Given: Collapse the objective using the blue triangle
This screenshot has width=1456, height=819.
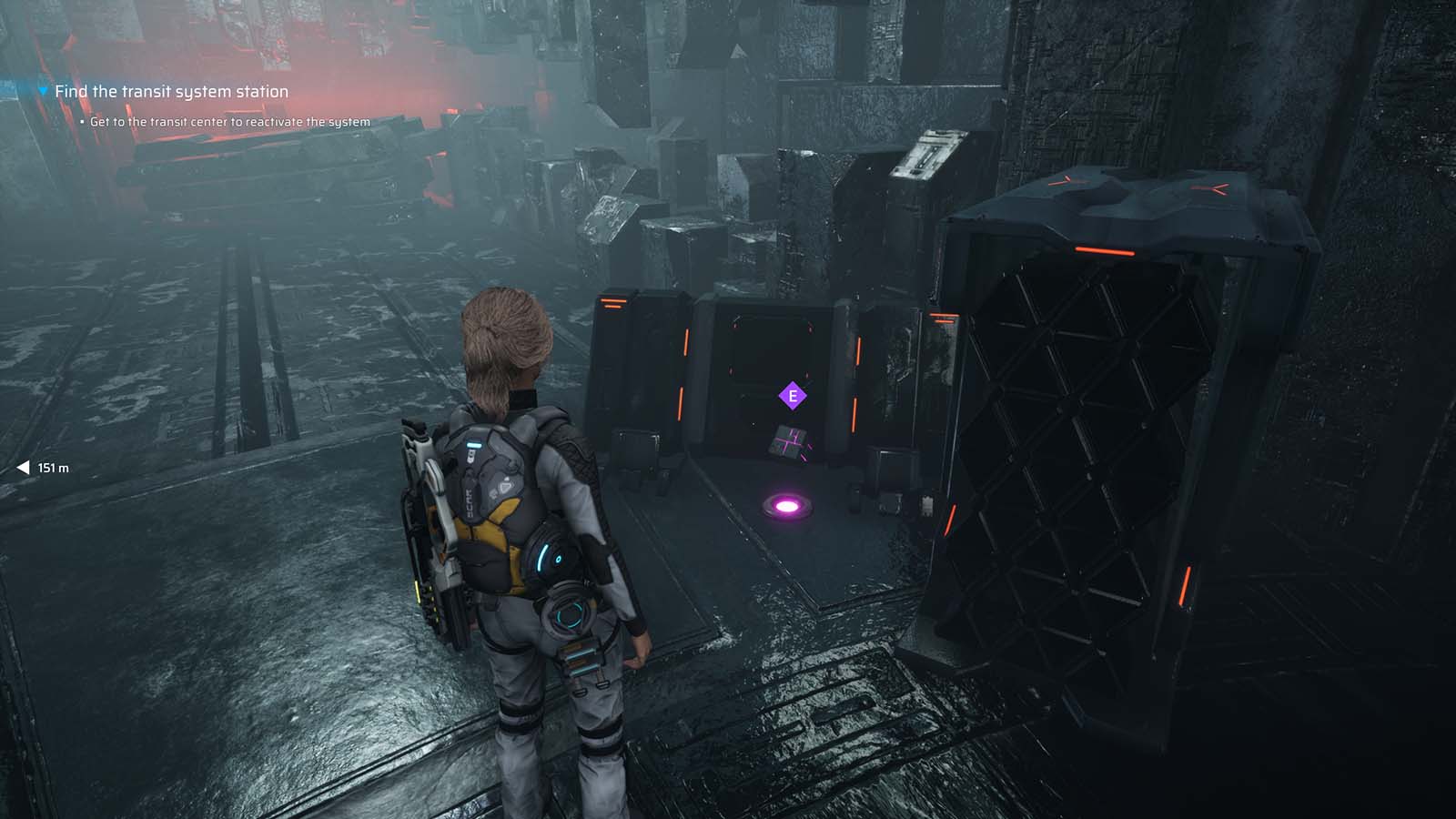Looking at the screenshot, I should click(42, 91).
